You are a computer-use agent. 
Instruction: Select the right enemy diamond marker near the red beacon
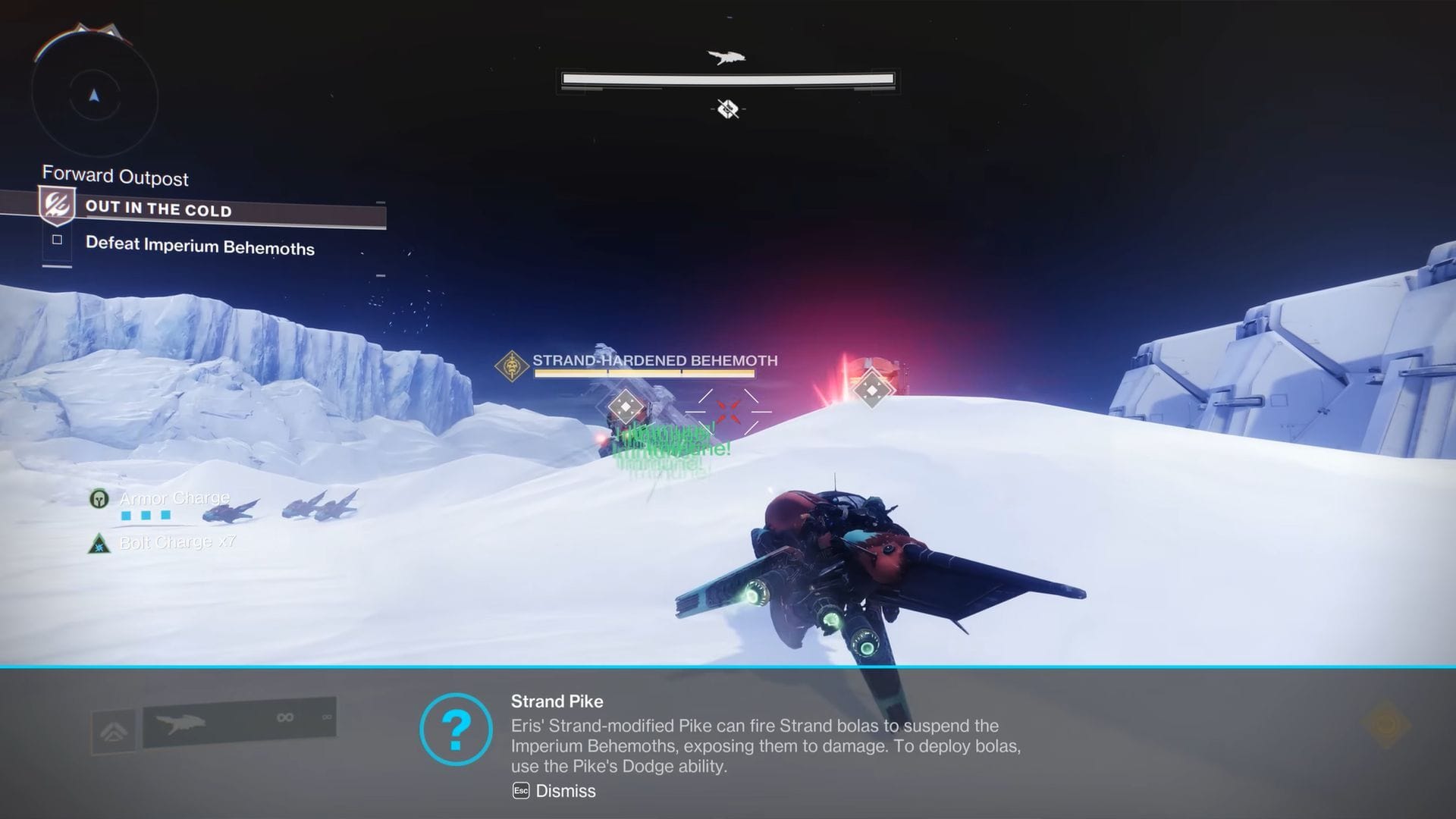pos(873,391)
